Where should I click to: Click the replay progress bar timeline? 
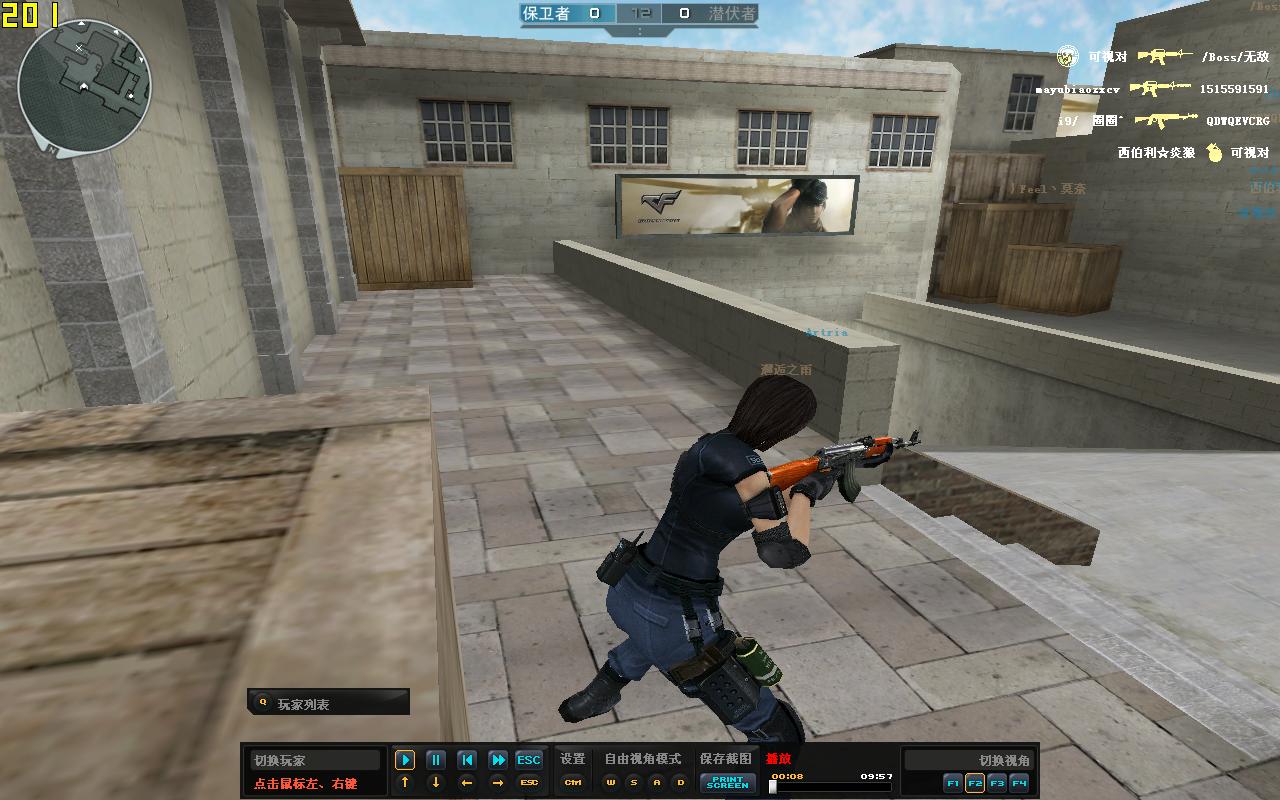coord(830,787)
